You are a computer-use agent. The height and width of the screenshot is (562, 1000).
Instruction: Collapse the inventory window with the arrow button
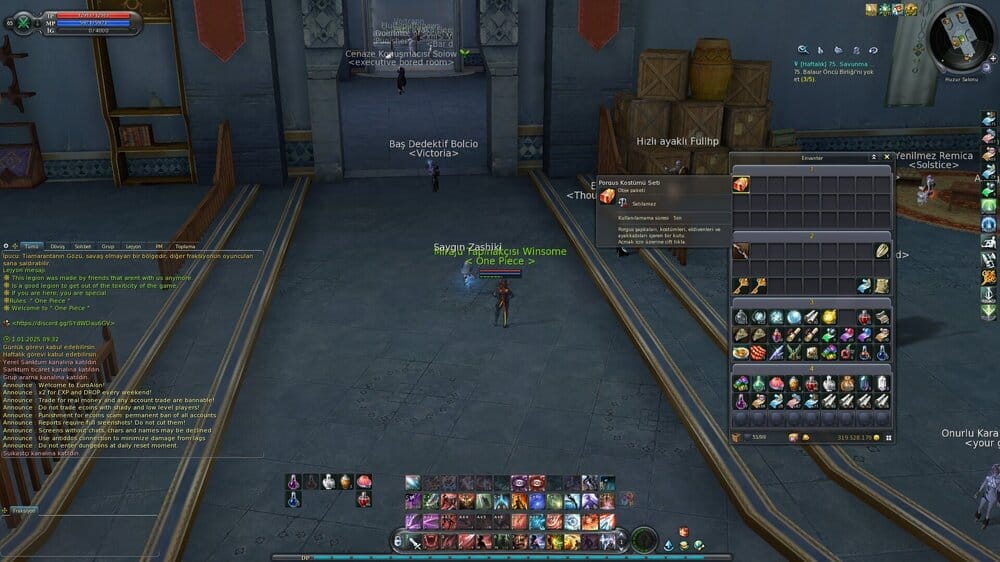(874, 157)
